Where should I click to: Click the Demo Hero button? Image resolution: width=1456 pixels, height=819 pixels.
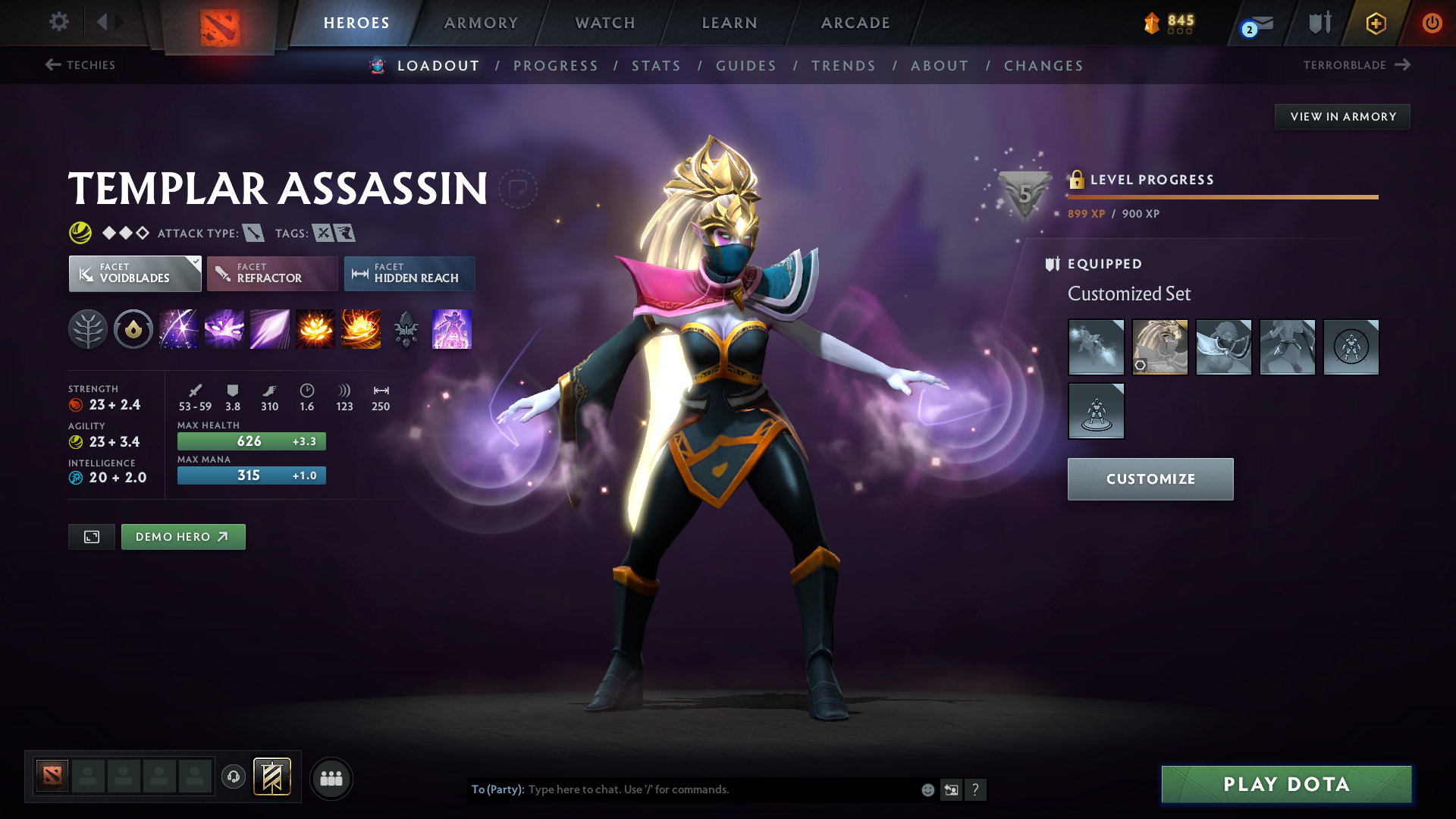(183, 537)
